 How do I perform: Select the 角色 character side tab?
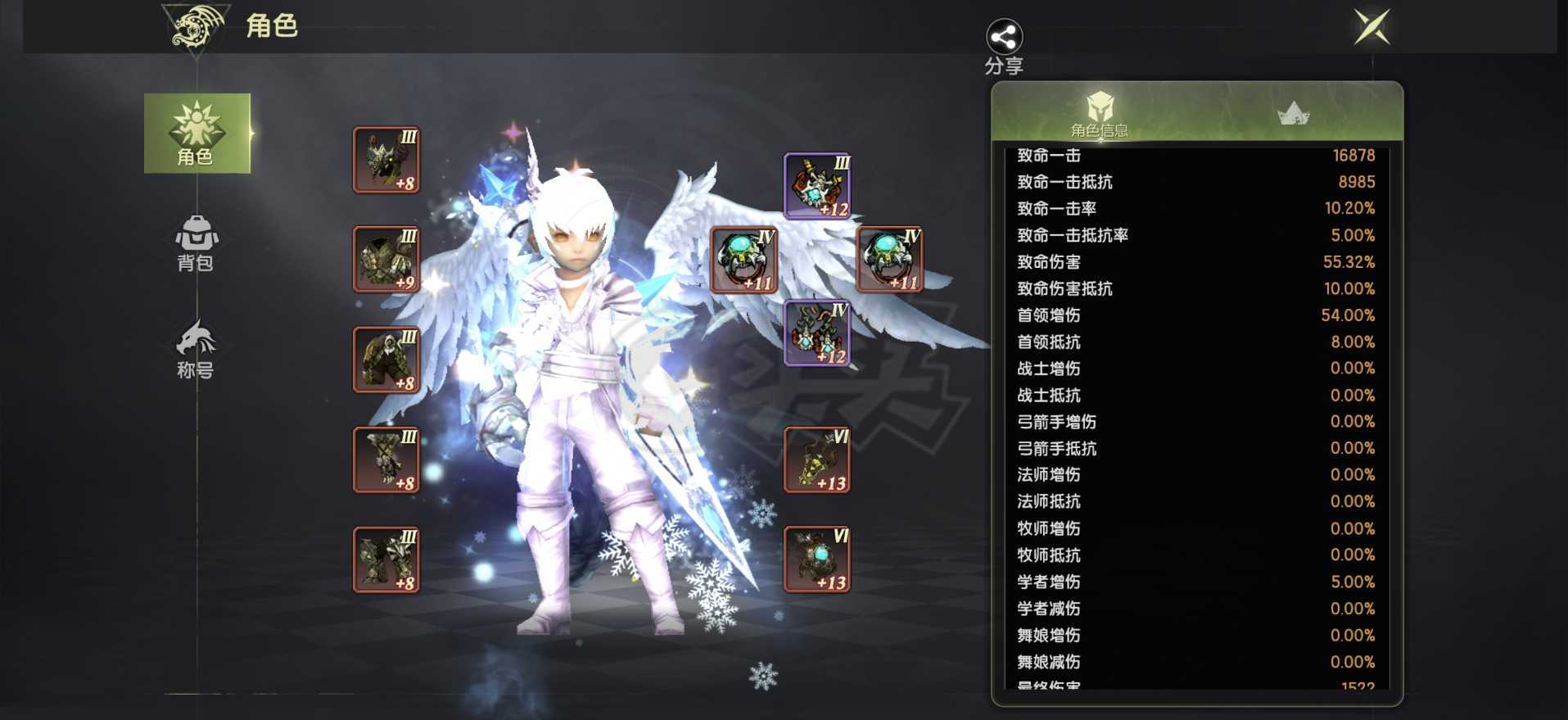click(197, 133)
